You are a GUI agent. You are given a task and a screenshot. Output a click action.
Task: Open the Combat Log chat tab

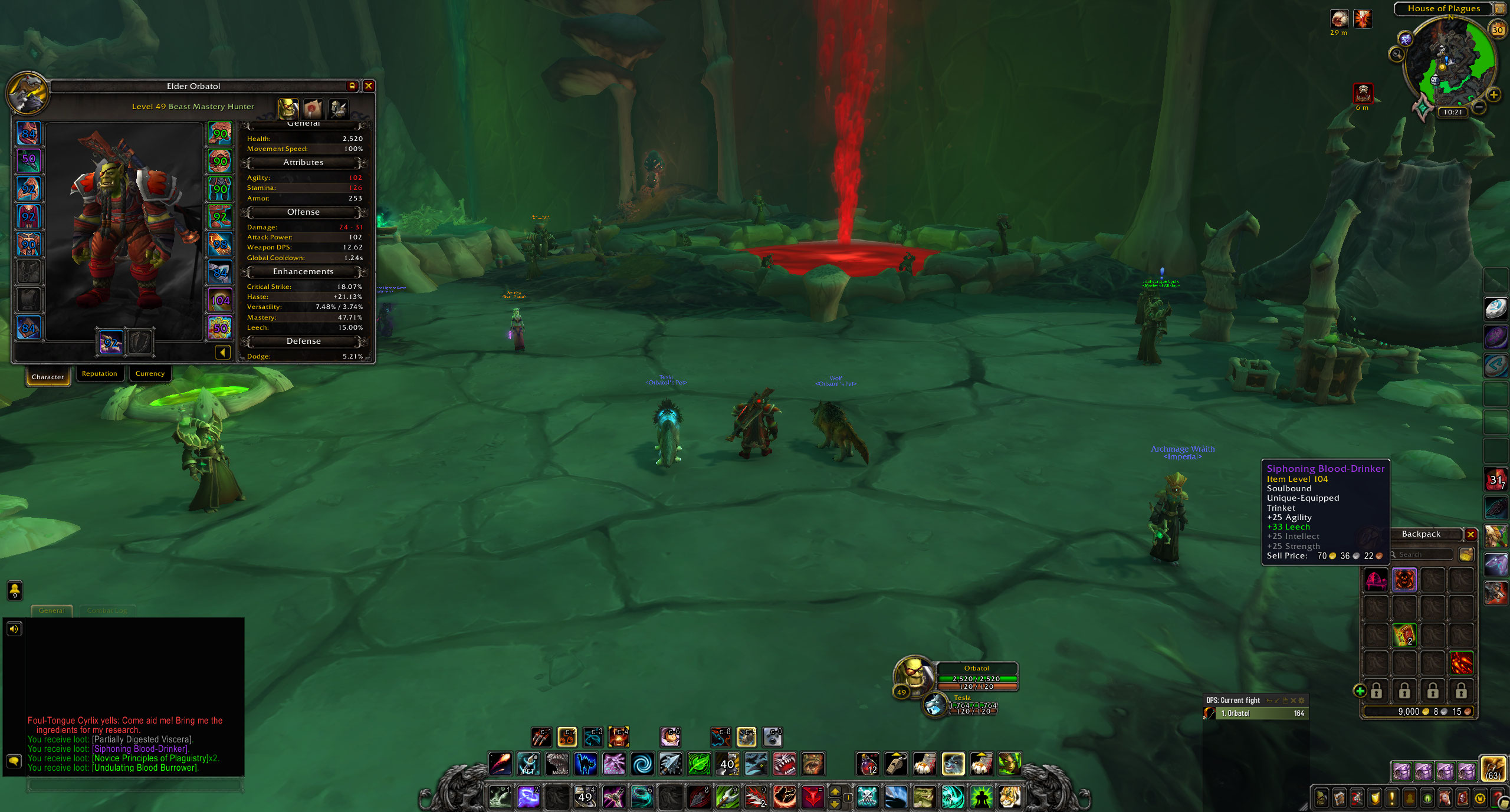[107, 610]
